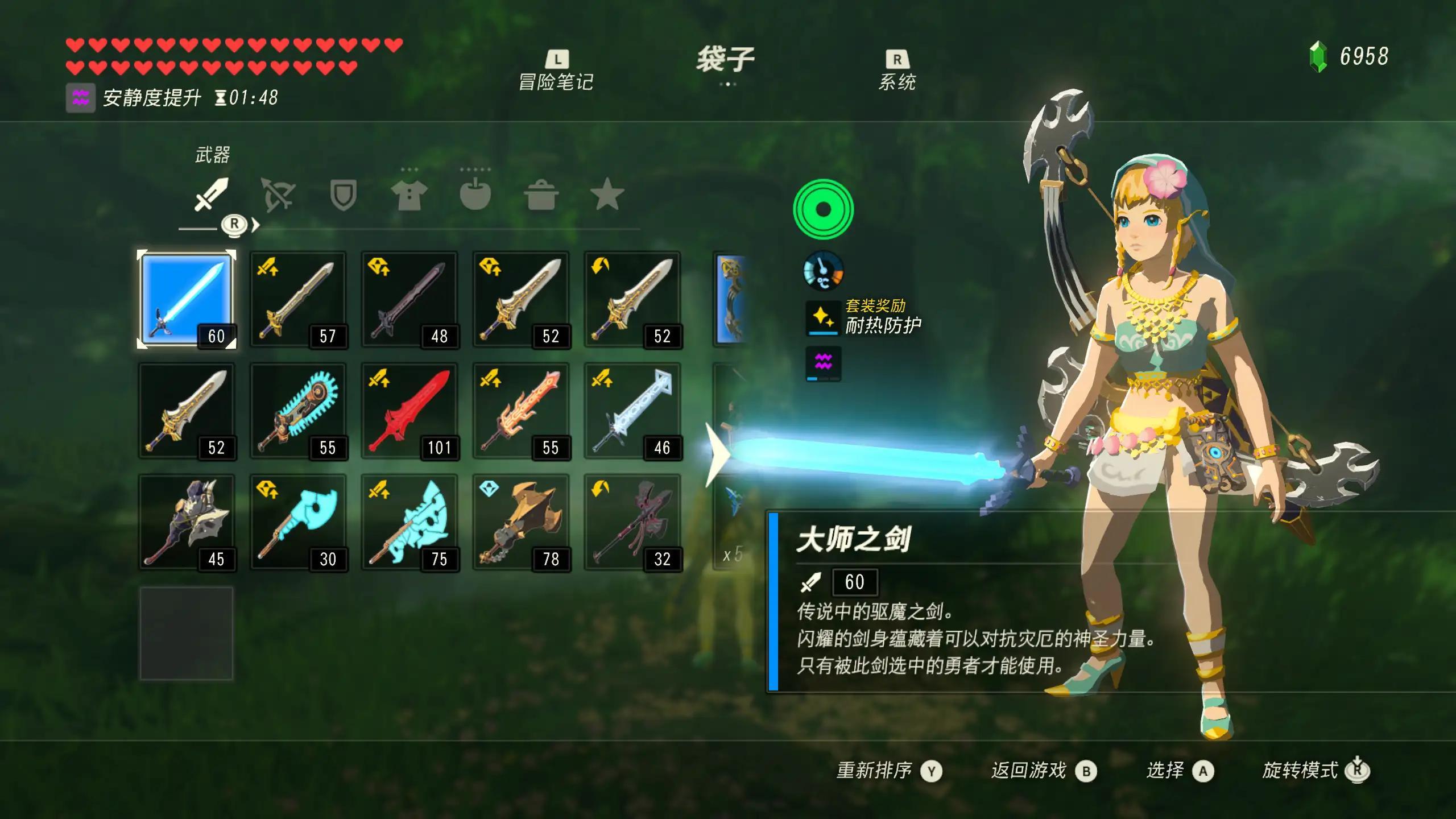Select the dark sword with 48 attack
Screen dimensions: 1456x819
409,299
